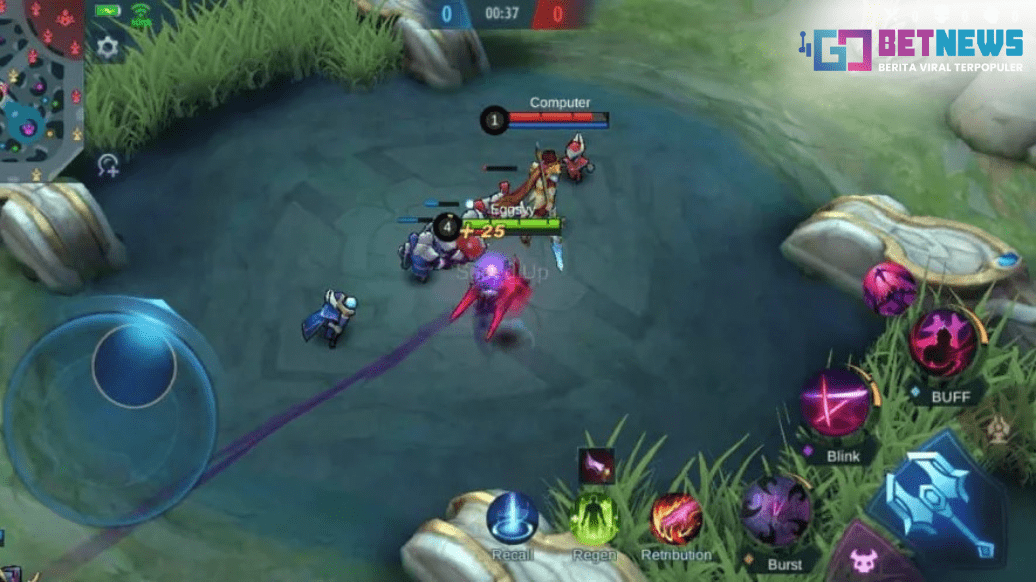Open the minimap
Image resolution: width=1036 pixels, height=582 pixels.
pos(40,85)
